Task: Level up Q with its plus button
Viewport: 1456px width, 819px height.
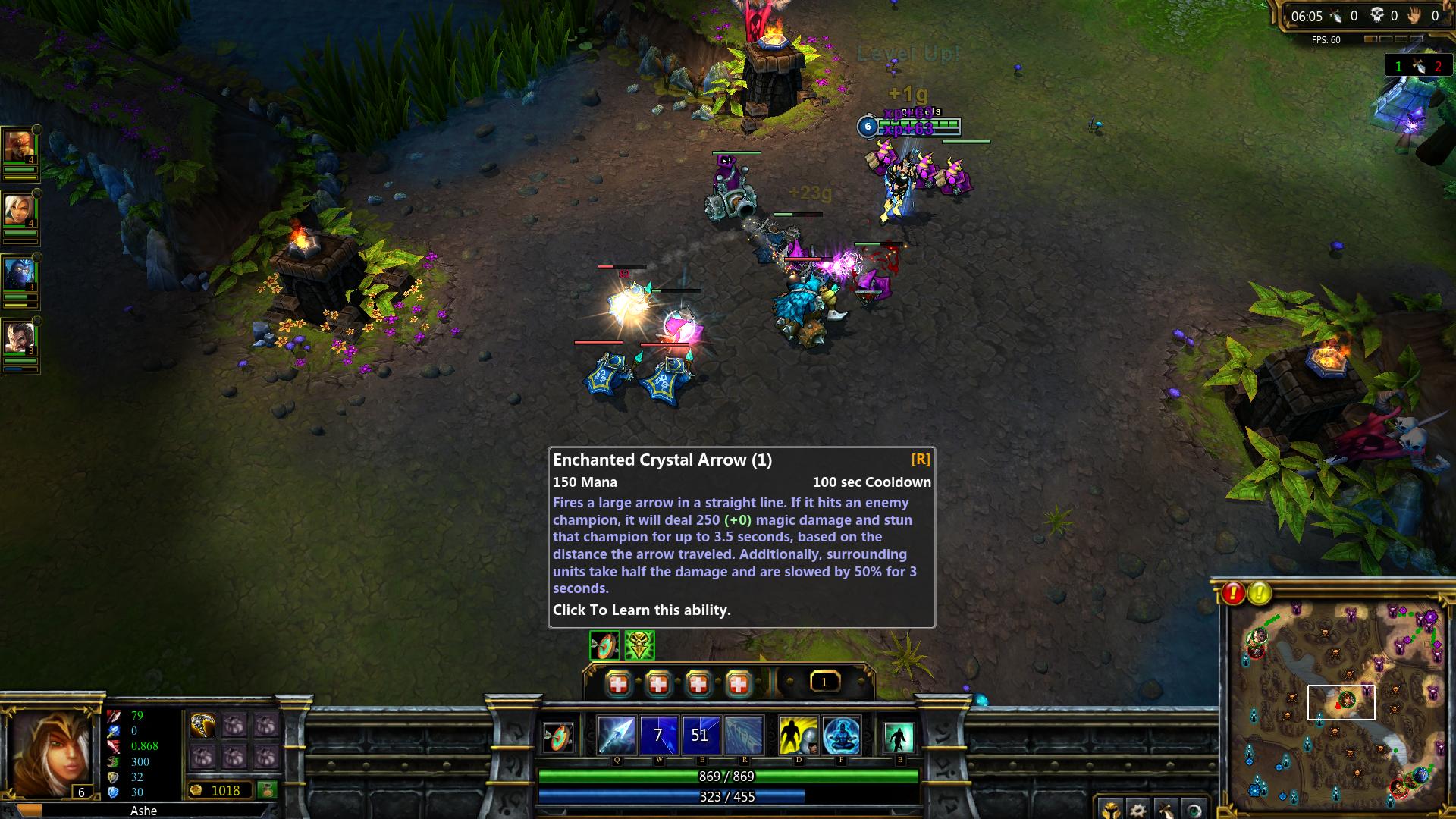Action: pyautogui.click(x=619, y=684)
